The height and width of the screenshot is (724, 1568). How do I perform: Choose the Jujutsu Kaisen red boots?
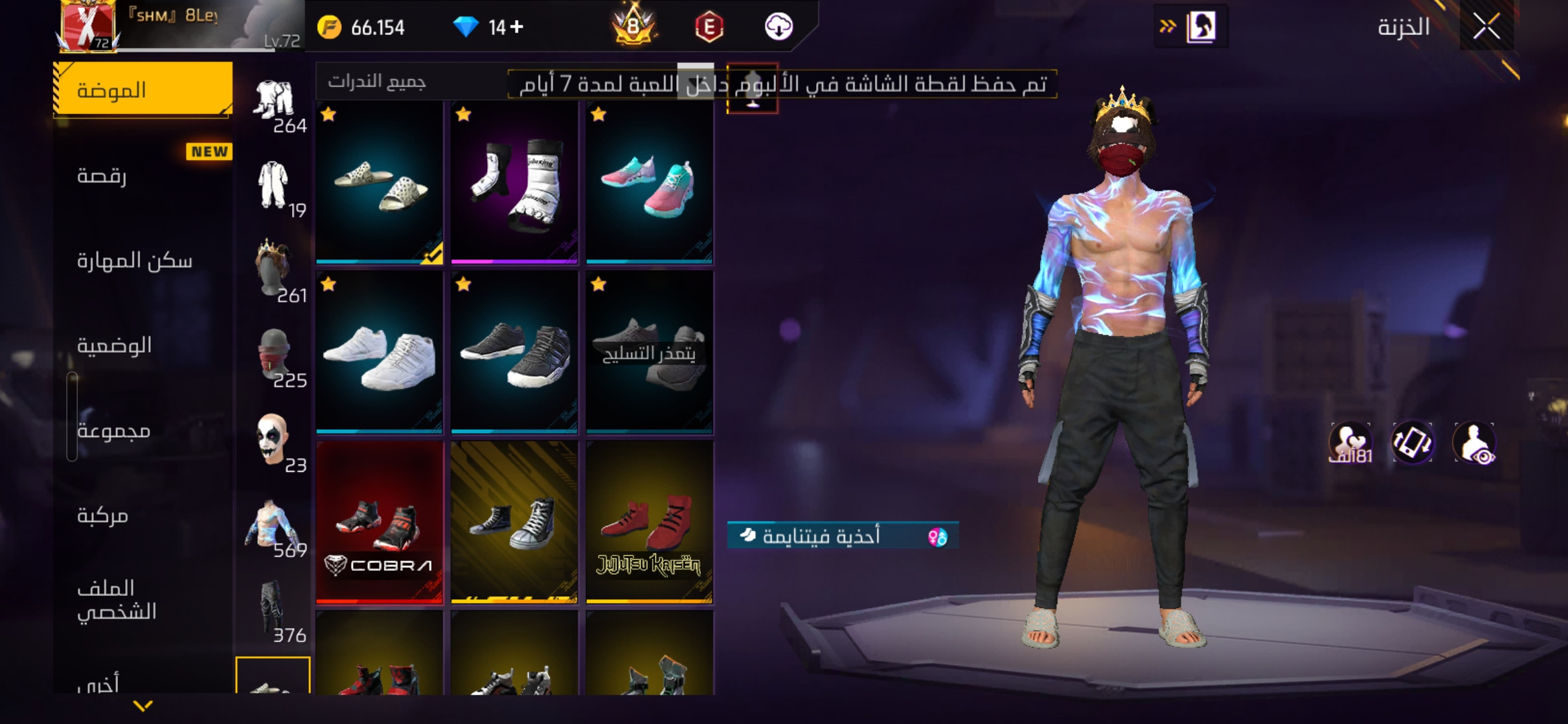(x=649, y=523)
